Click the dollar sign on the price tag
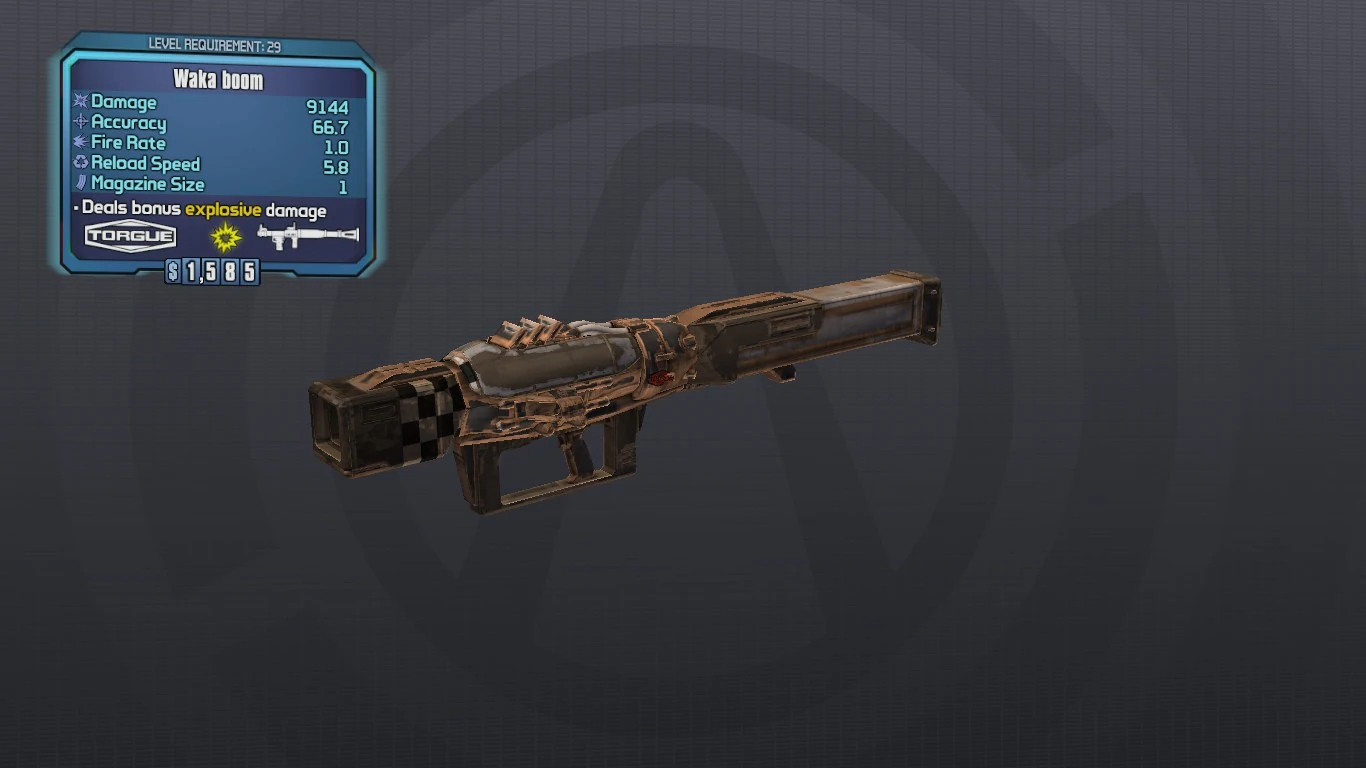 [x=172, y=270]
